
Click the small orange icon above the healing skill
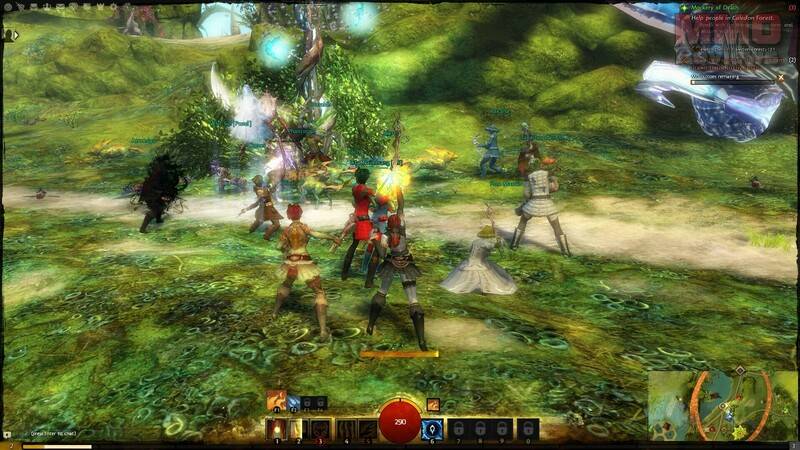433,404
